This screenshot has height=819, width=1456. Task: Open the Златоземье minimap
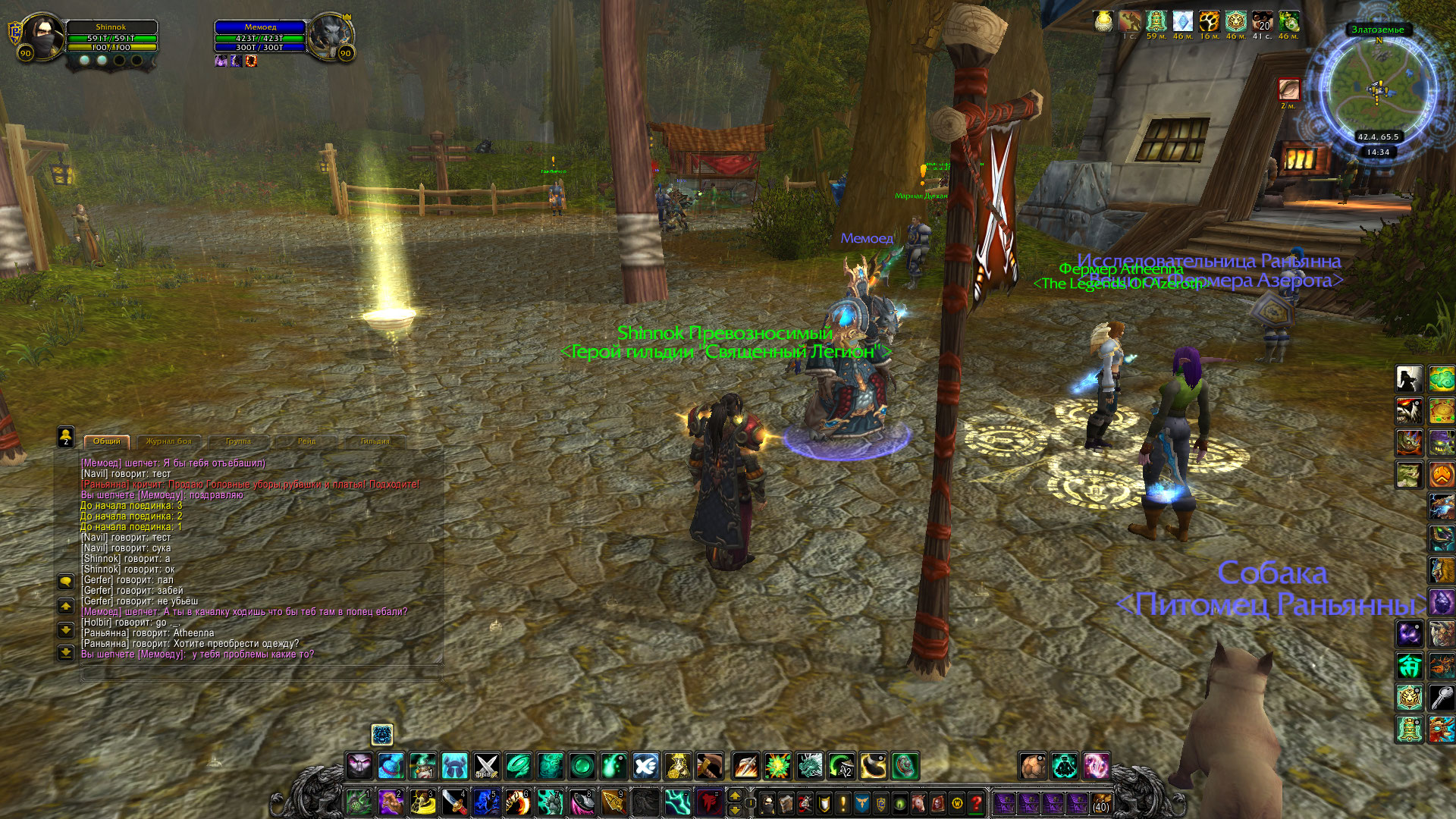point(1378,87)
